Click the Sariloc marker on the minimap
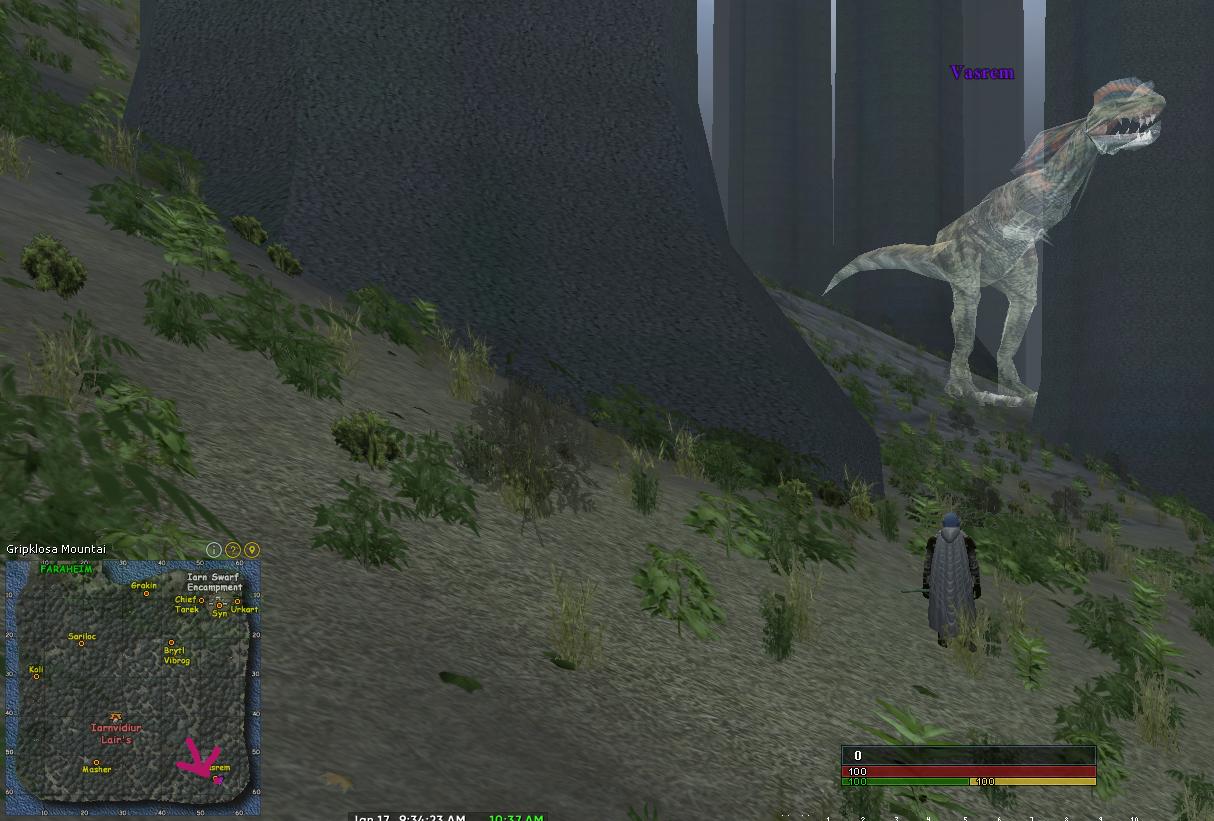1214x821 pixels. (x=81, y=643)
